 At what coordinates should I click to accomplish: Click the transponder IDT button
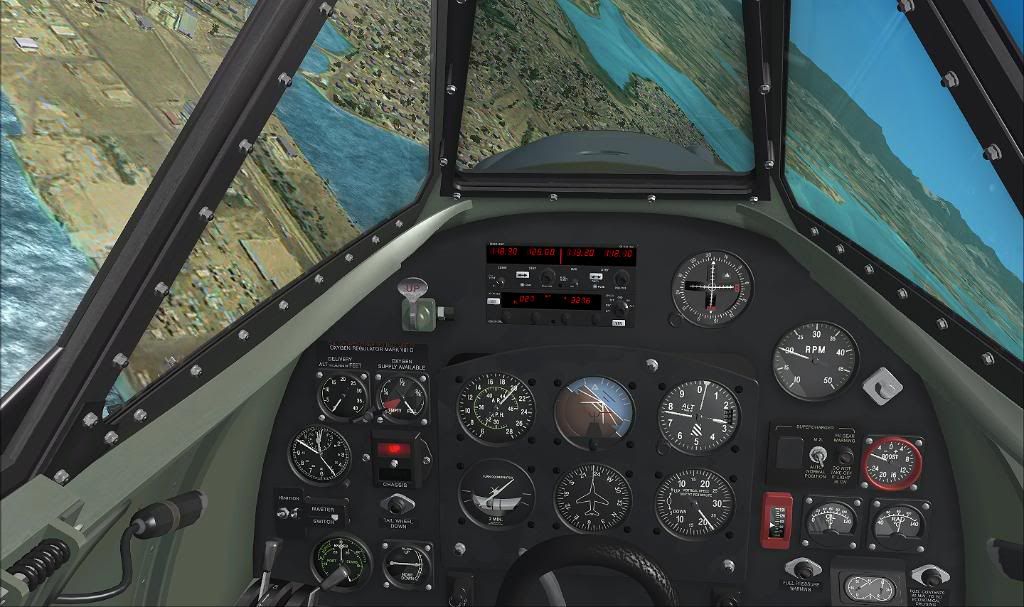[x=619, y=323]
